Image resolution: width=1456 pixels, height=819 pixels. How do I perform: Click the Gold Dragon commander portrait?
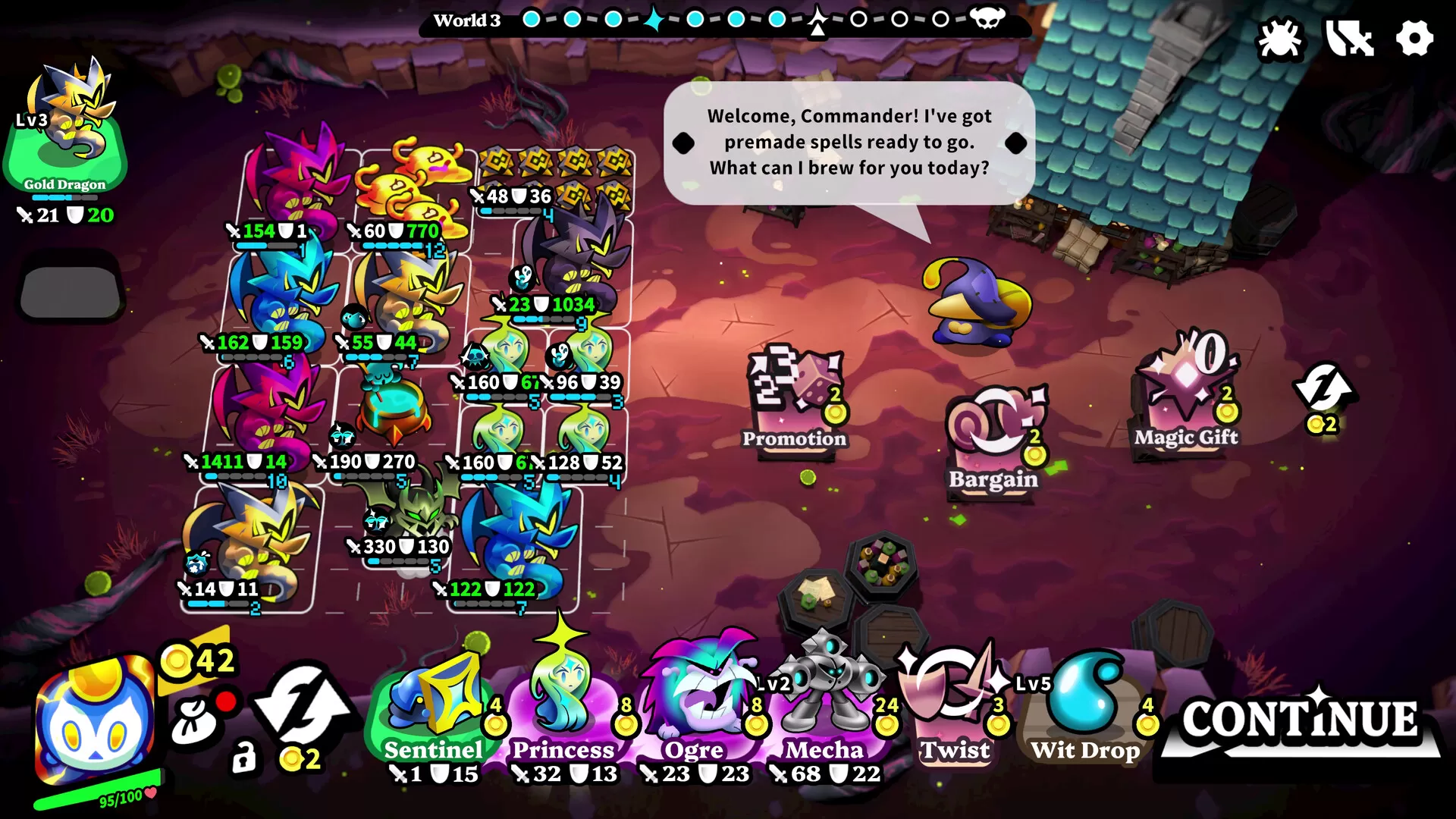pos(67,129)
